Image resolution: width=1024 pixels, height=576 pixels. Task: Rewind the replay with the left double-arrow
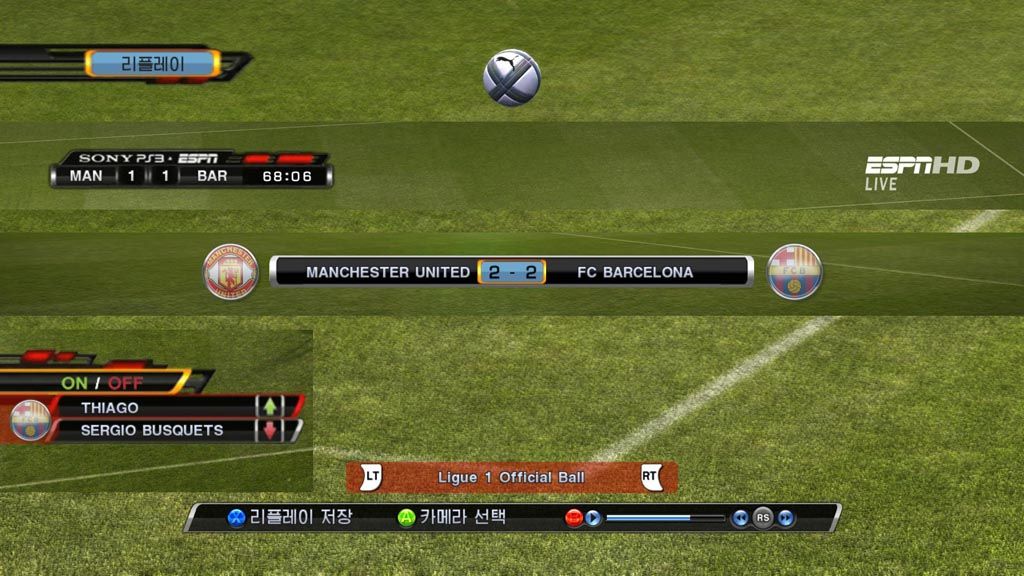(x=740, y=518)
